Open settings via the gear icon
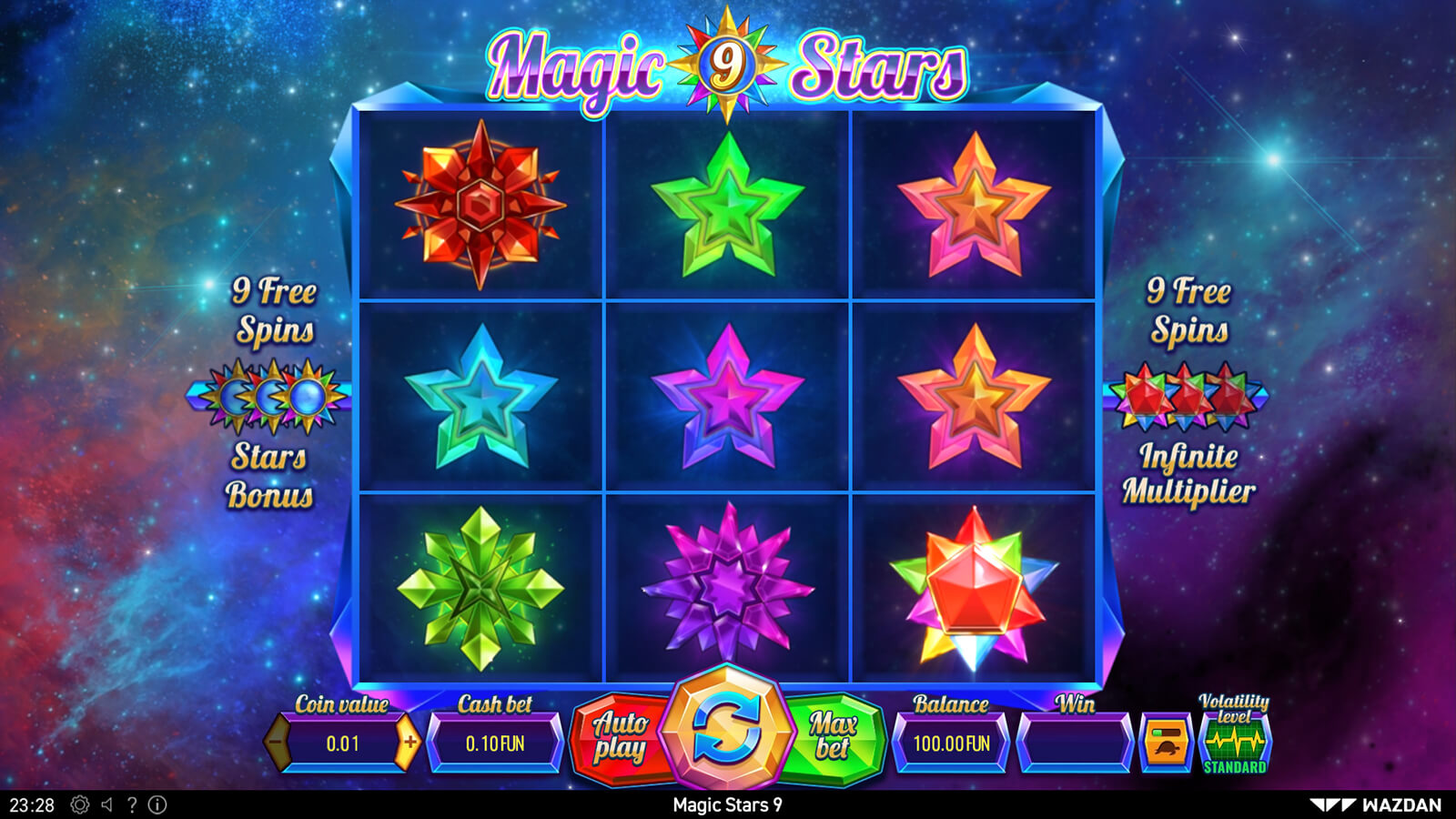The height and width of the screenshot is (819, 1456). (80, 804)
